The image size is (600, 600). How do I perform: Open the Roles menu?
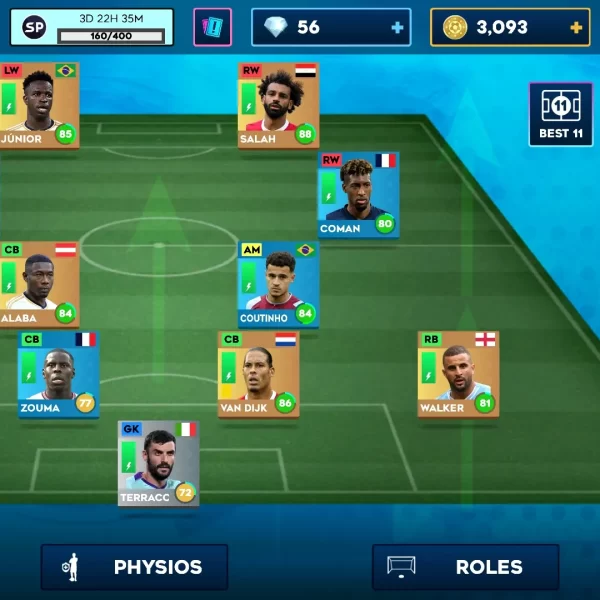(465, 567)
